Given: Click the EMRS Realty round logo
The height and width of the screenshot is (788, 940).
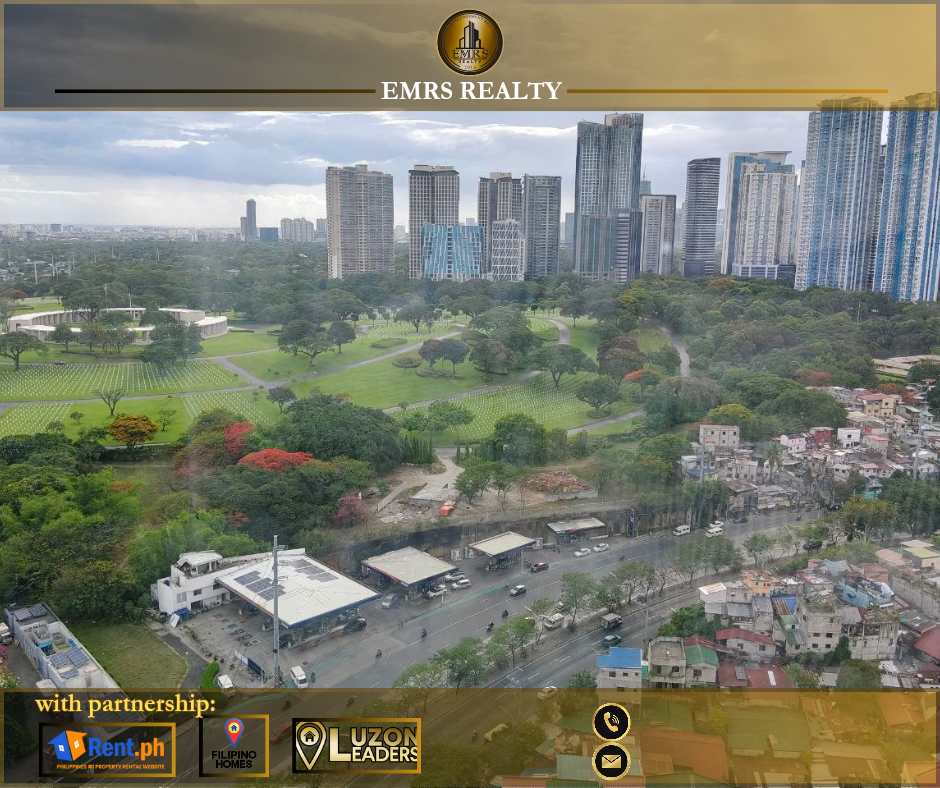Looking at the screenshot, I should 470,42.
